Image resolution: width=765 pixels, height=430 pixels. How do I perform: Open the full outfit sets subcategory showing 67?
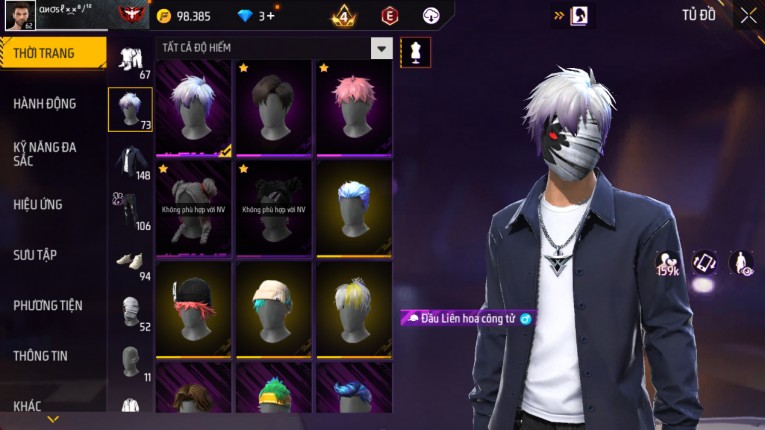(x=130, y=61)
